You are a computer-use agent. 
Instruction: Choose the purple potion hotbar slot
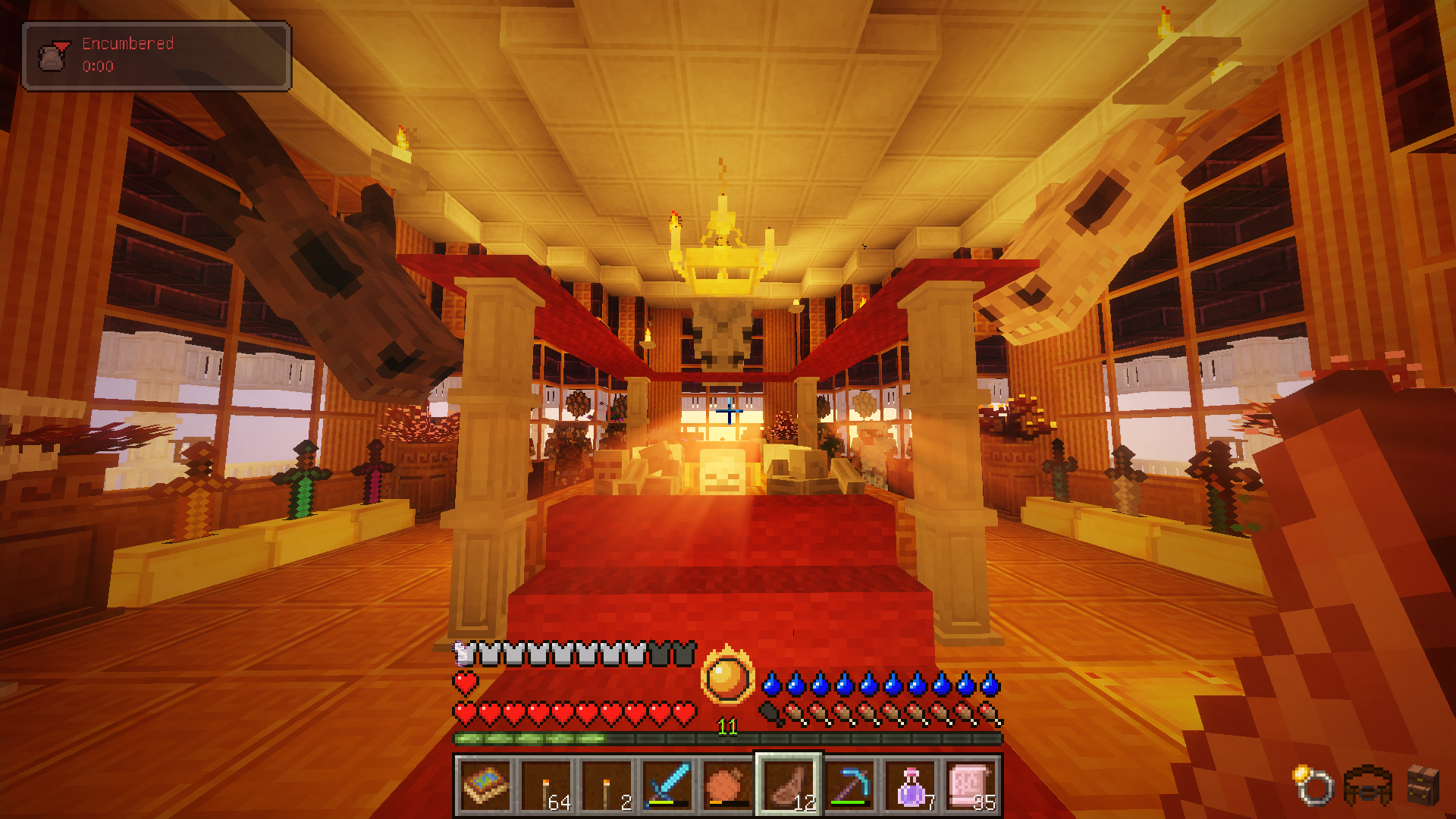pyautogui.click(x=910, y=786)
